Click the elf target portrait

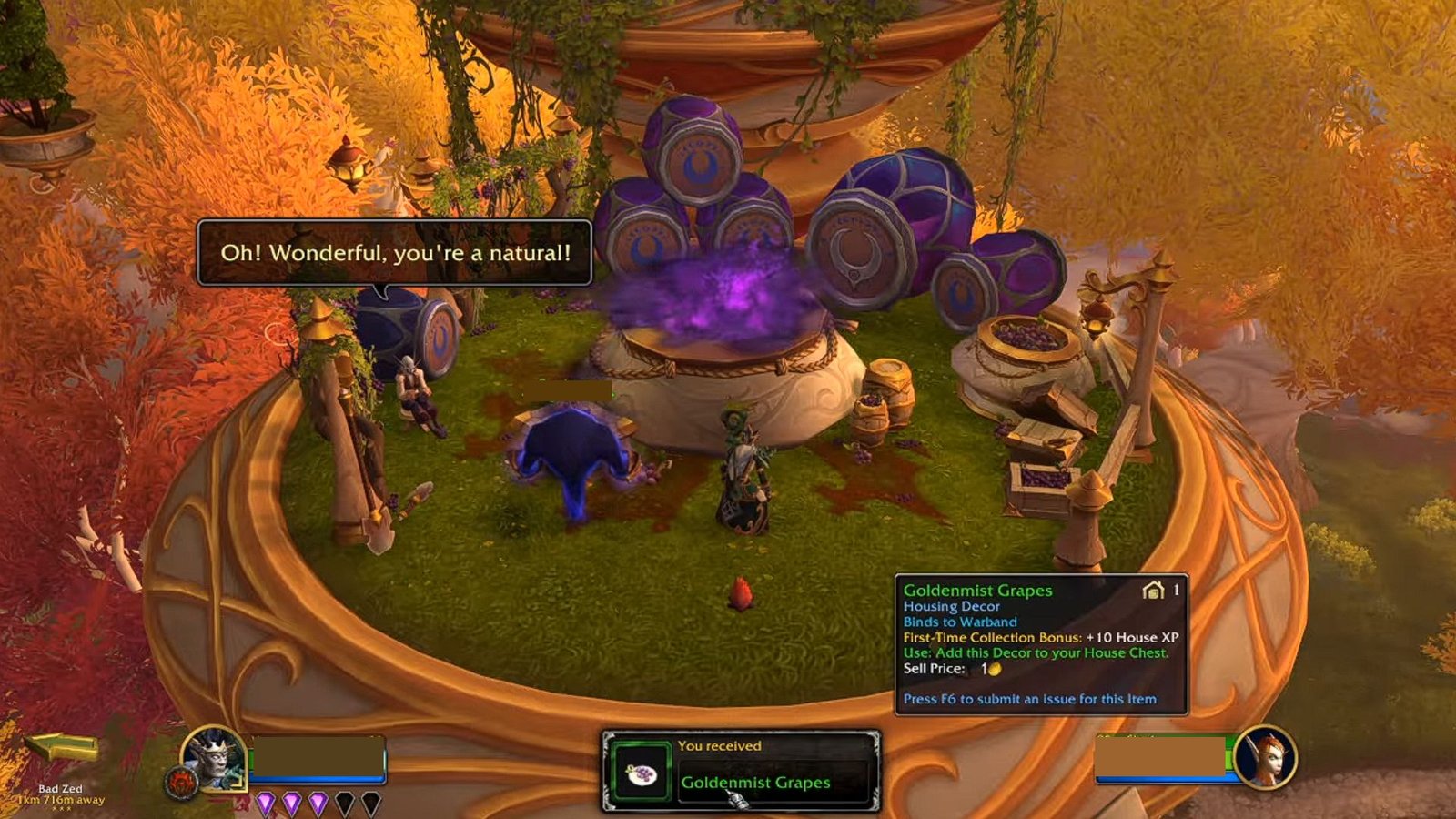[x=1266, y=757]
